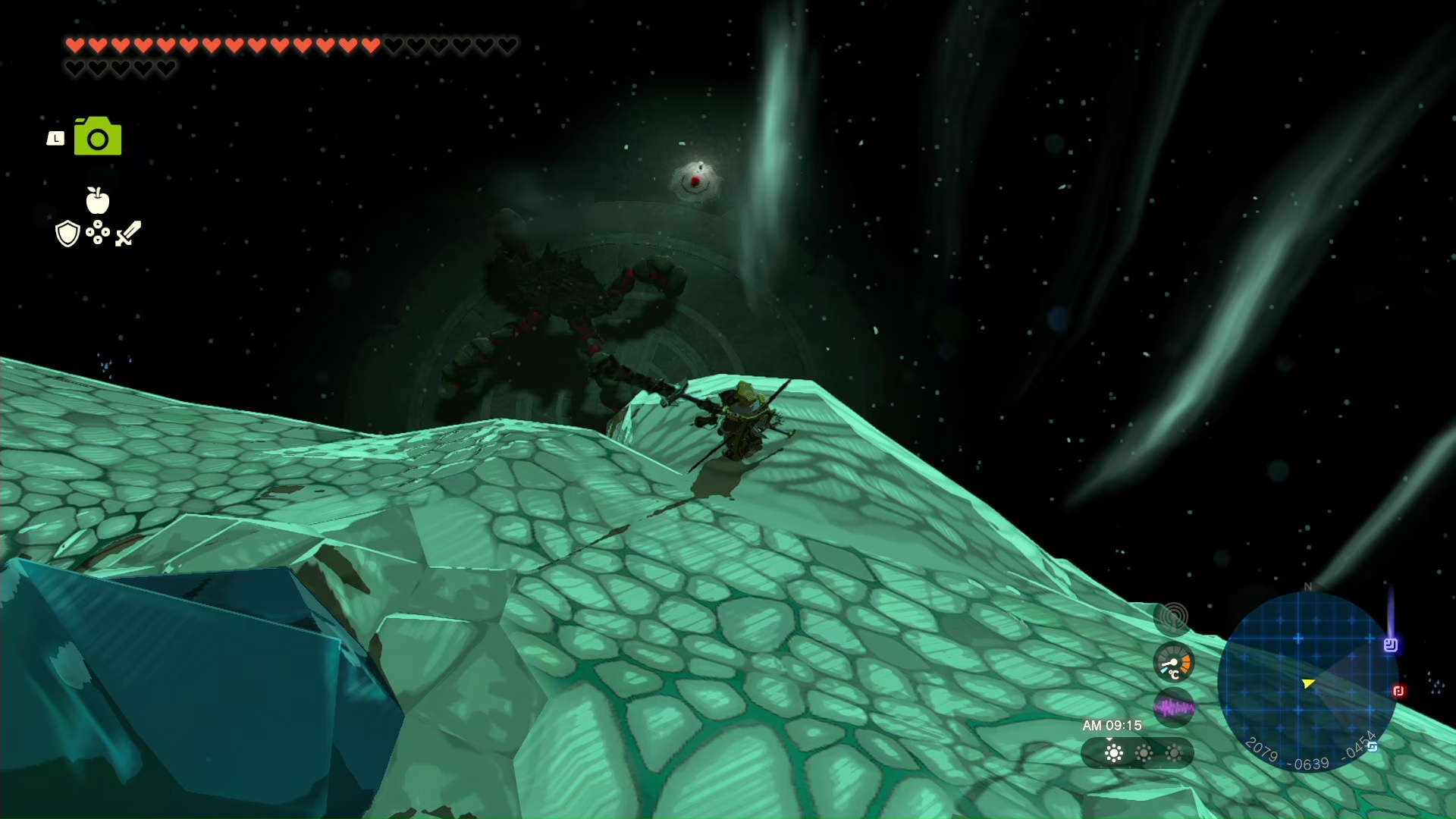Select the green camera ability icon

pyautogui.click(x=98, y=136)
